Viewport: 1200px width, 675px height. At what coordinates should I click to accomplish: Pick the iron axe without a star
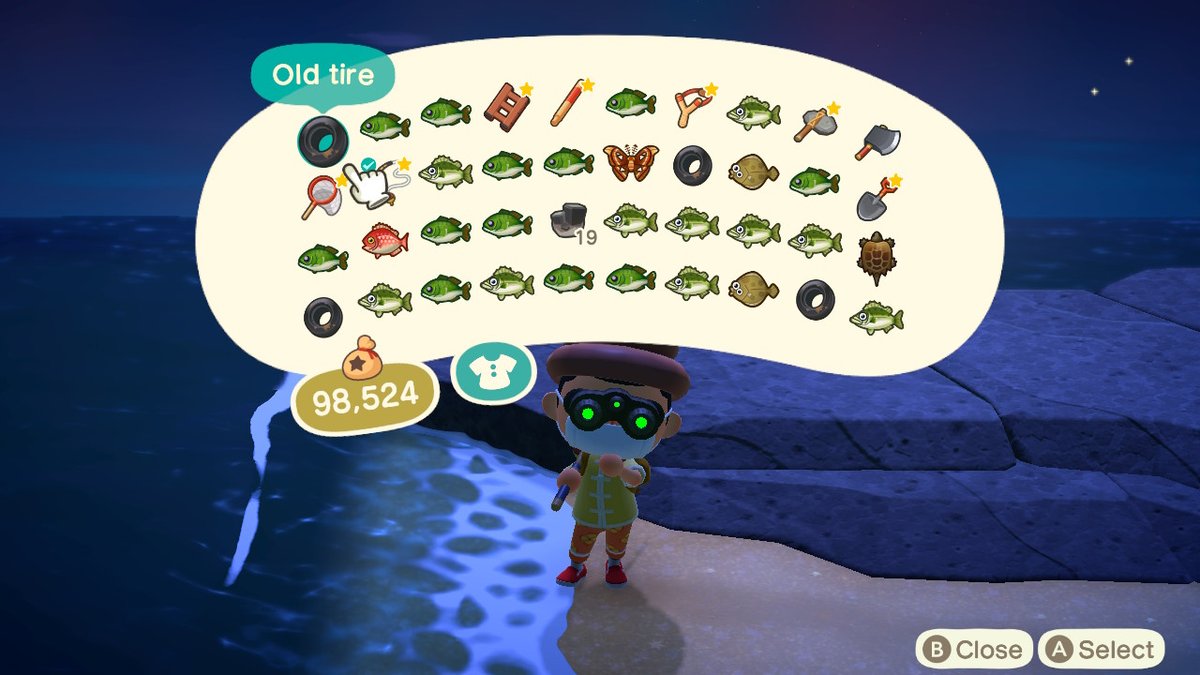click(877, 142)
